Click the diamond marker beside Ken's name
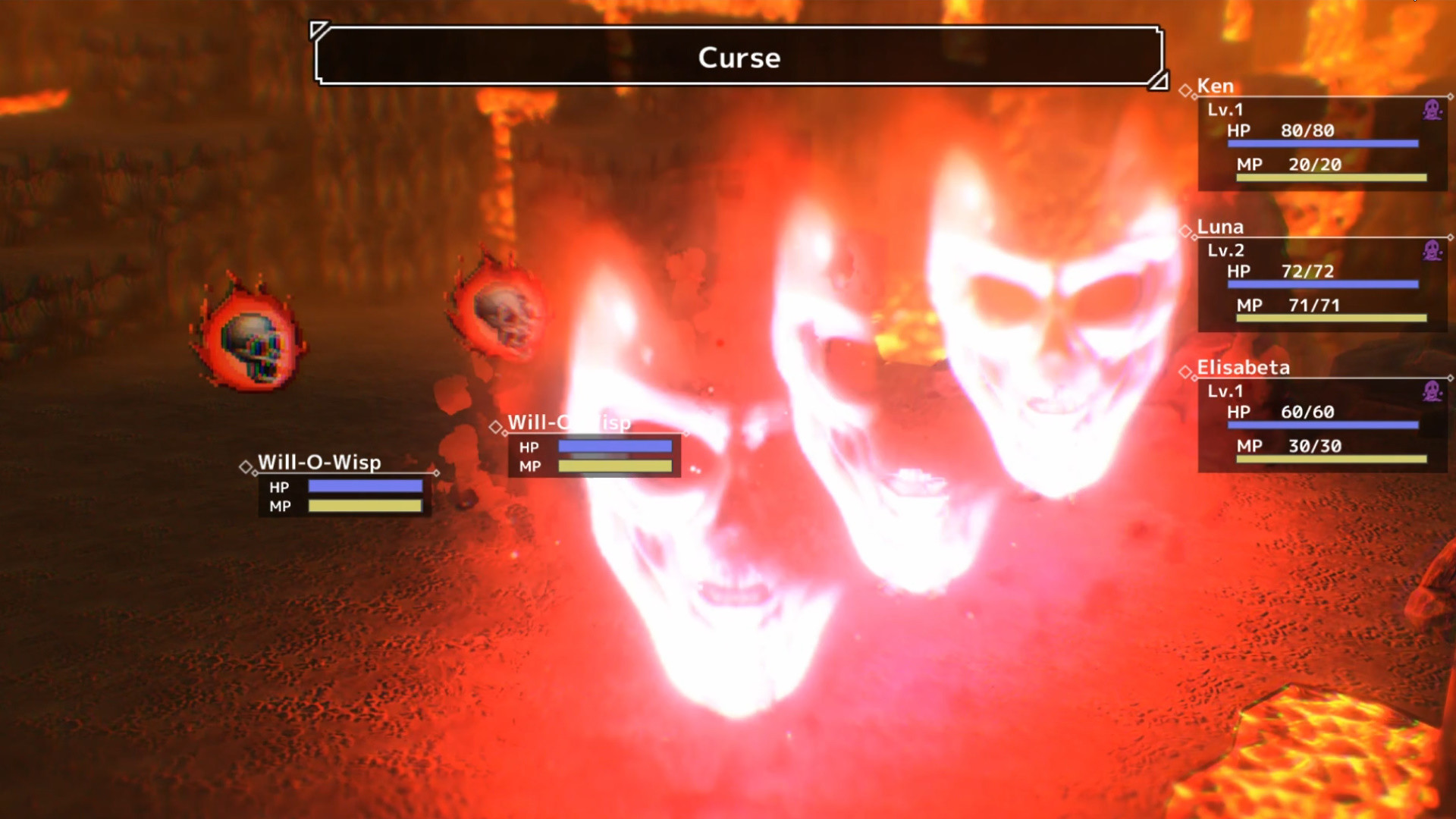The width and height of the screenshot is (1456, 819). click(1185, 89)
